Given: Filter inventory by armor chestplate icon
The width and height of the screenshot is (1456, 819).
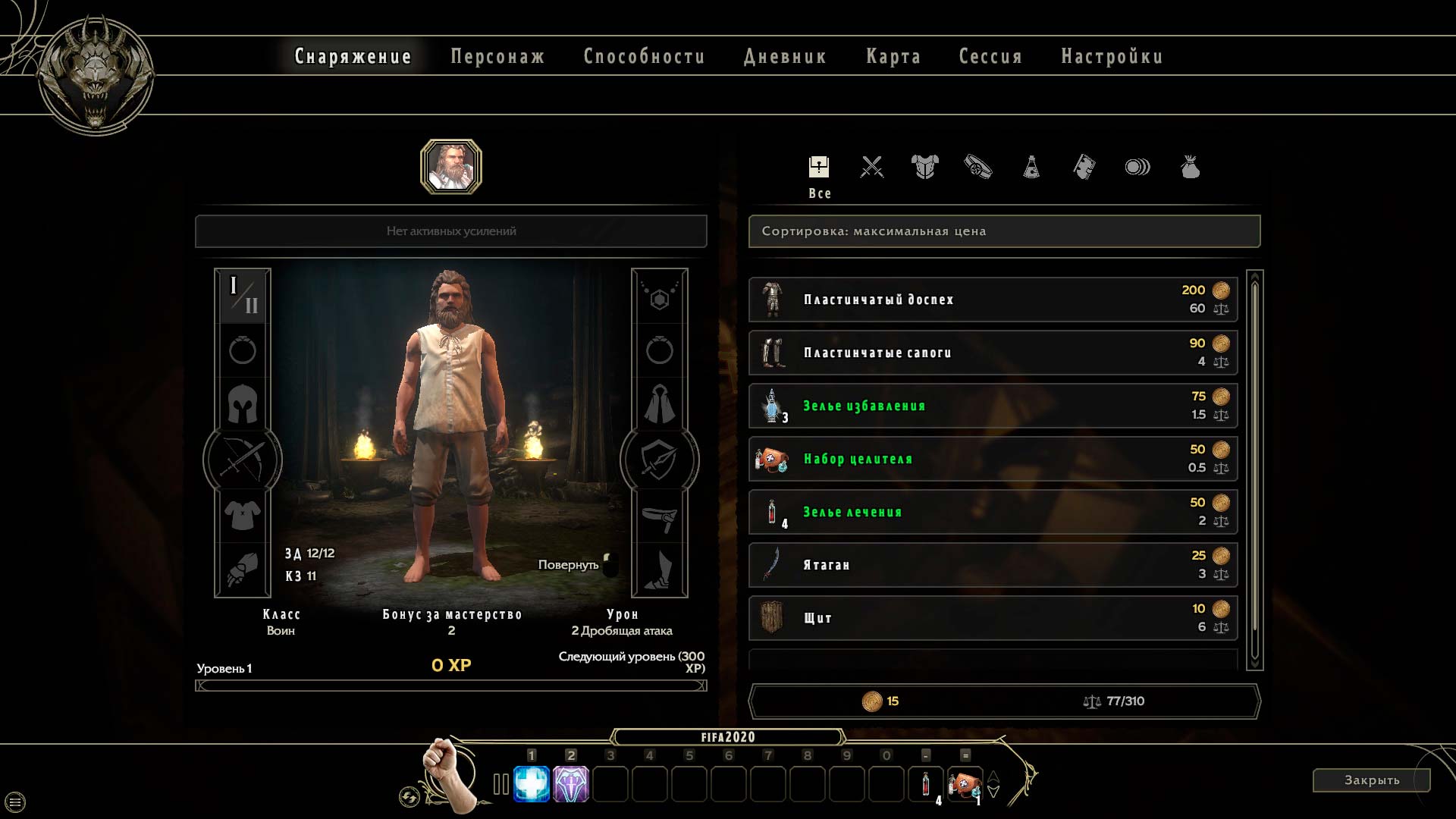Looking at the screenshot, I should [x=925, y=167].
